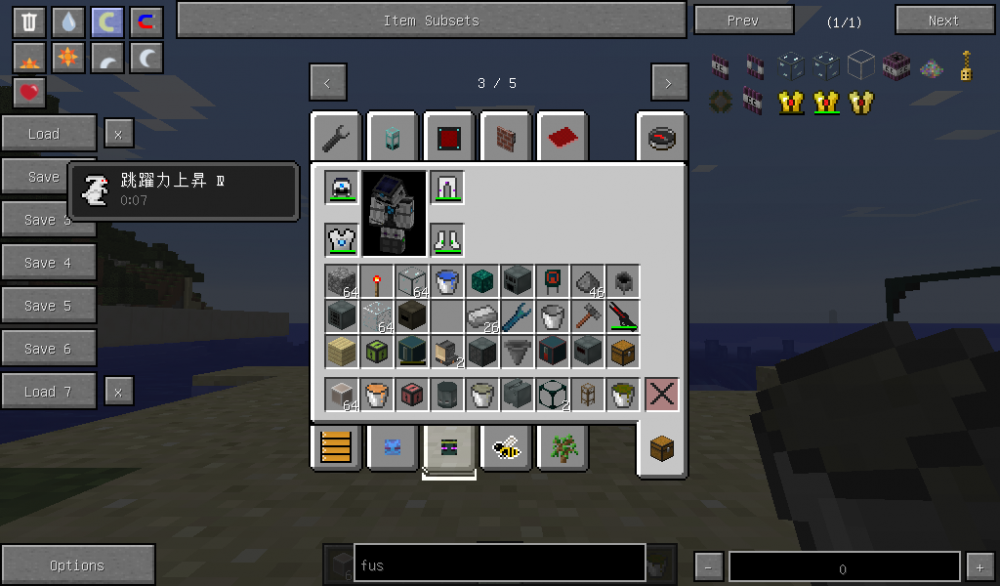Heal the player with the heart icon
This screenshot has width=1000, height=586.
[x=31, y=93]
